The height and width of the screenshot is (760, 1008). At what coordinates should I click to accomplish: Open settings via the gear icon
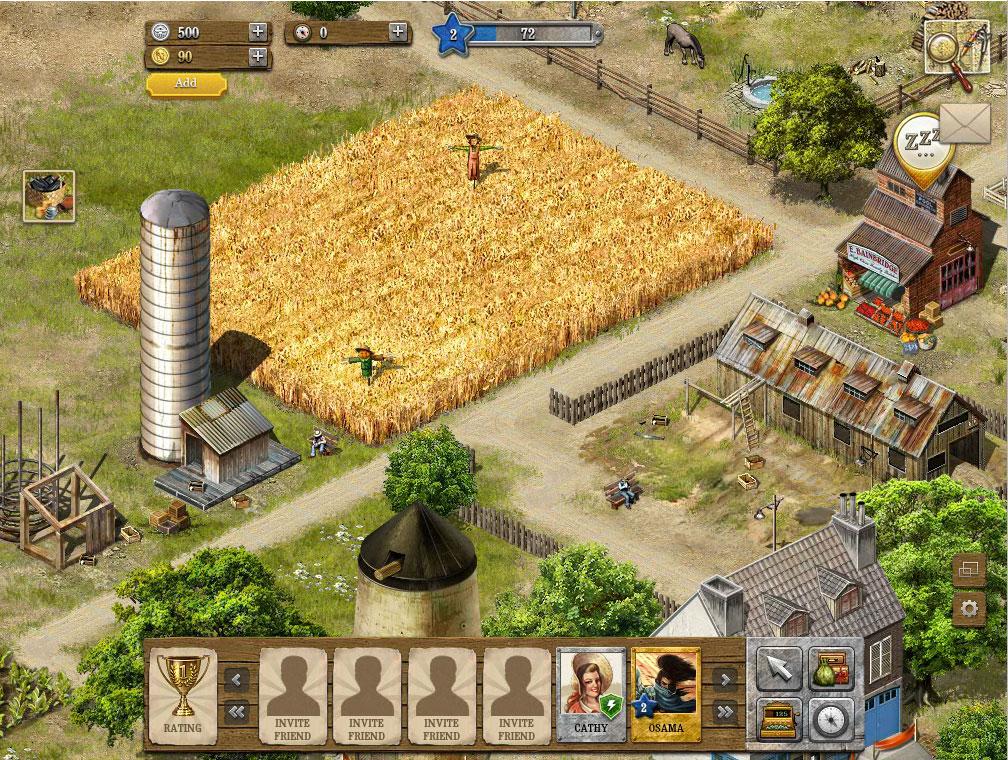[x=968, y=608]
